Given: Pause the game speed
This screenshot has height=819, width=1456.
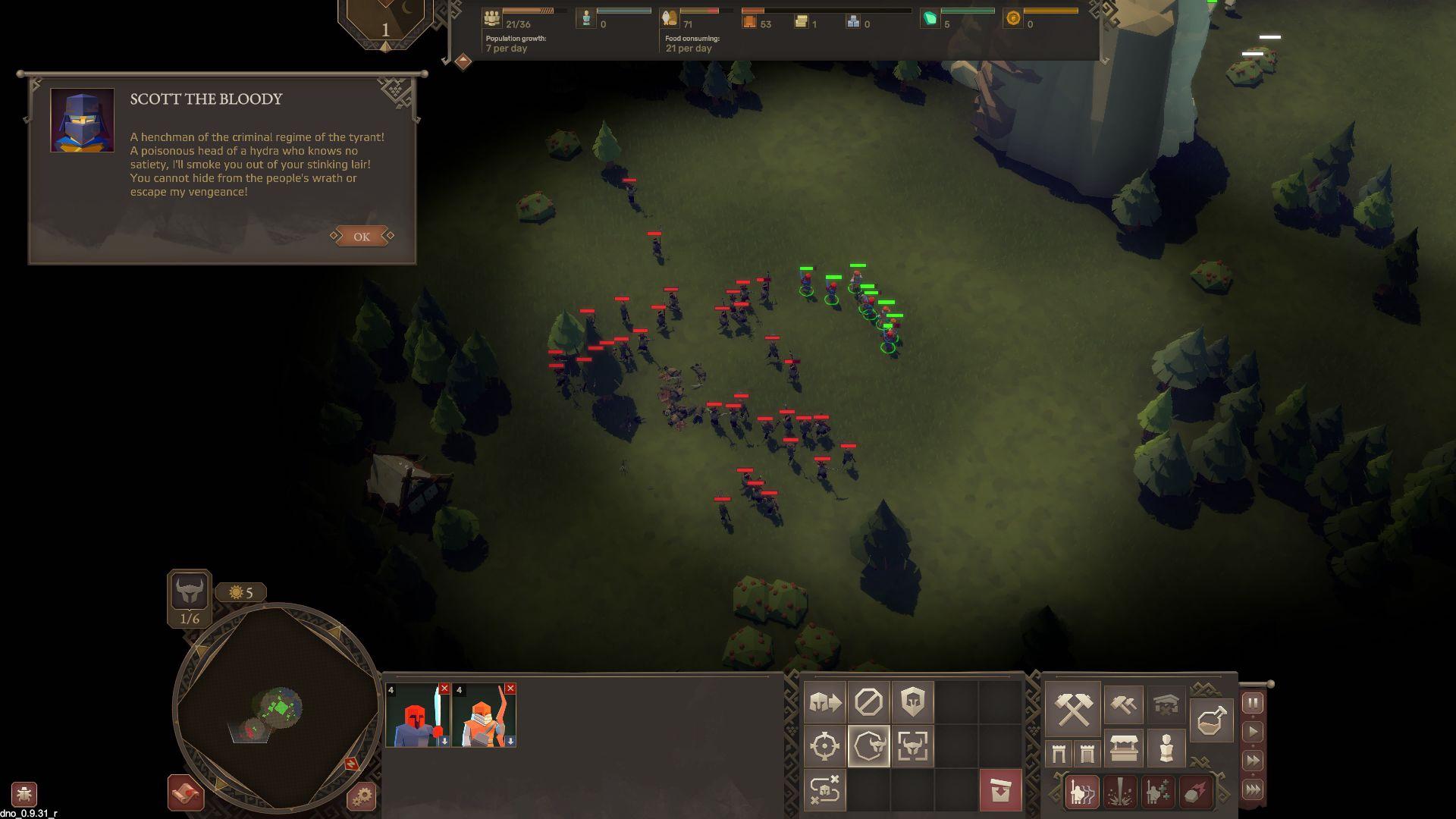Looking at the screenshot, I should click(x=1253, y=703).
